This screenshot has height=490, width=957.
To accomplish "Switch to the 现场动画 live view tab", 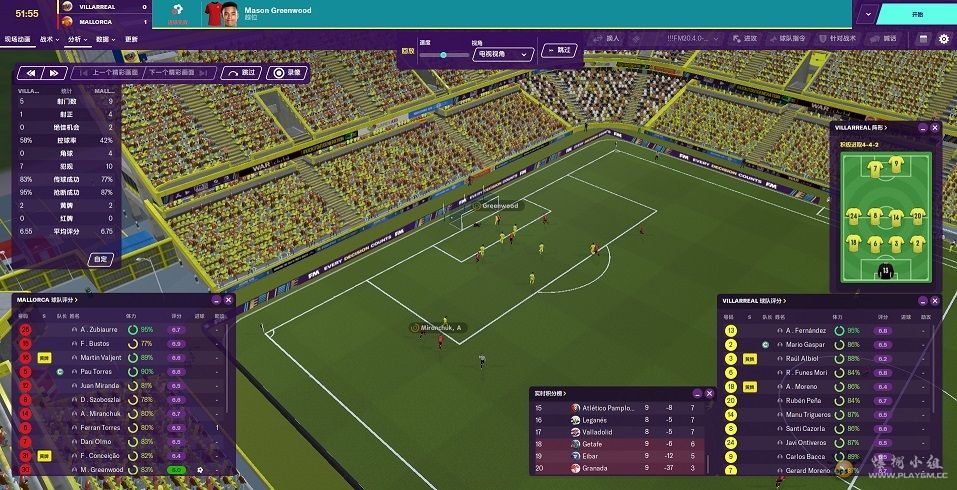I will 17,39.
